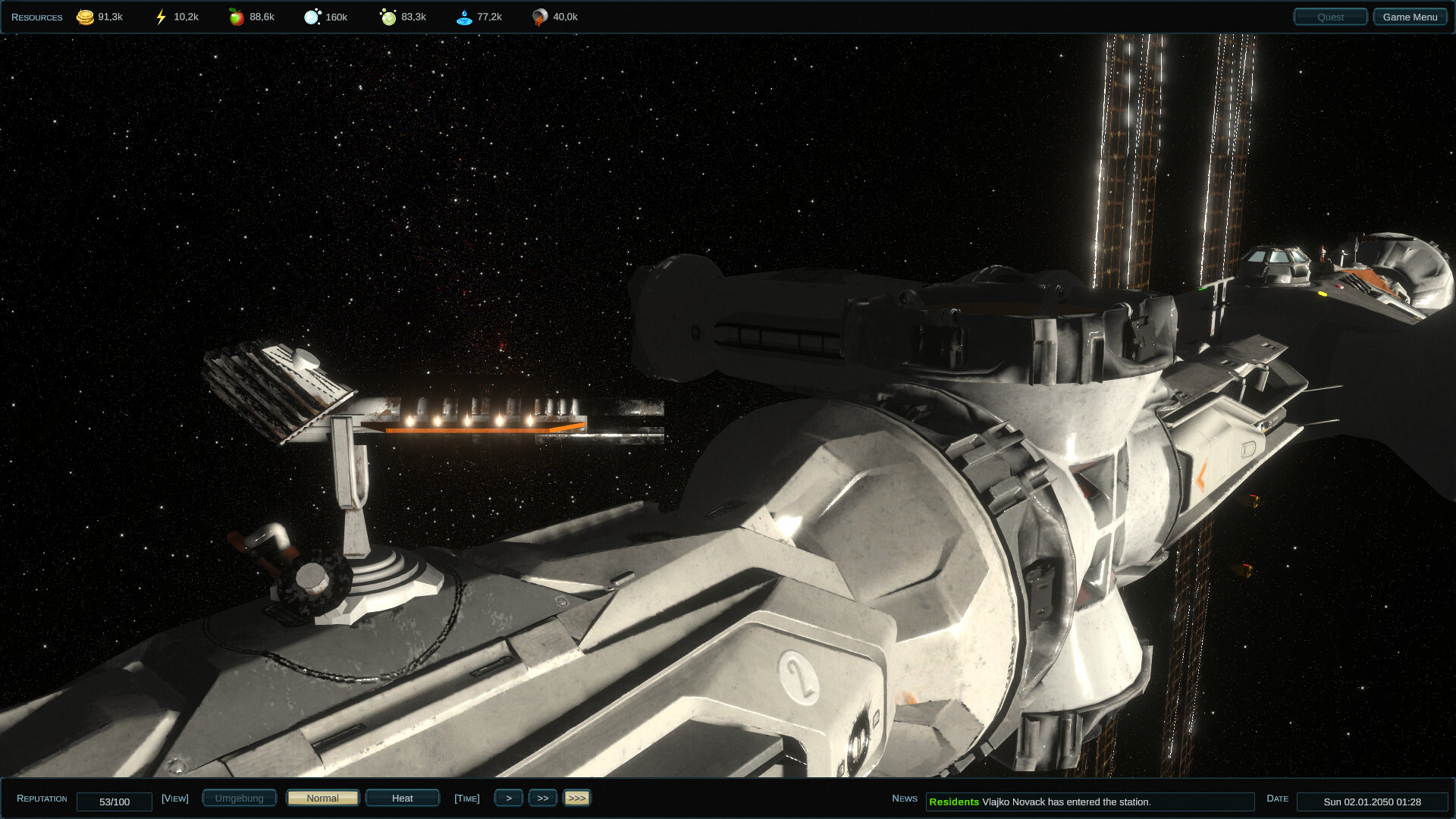Switch to the Heat view mode
This screenshot has height=819, width=1456.
402,798
